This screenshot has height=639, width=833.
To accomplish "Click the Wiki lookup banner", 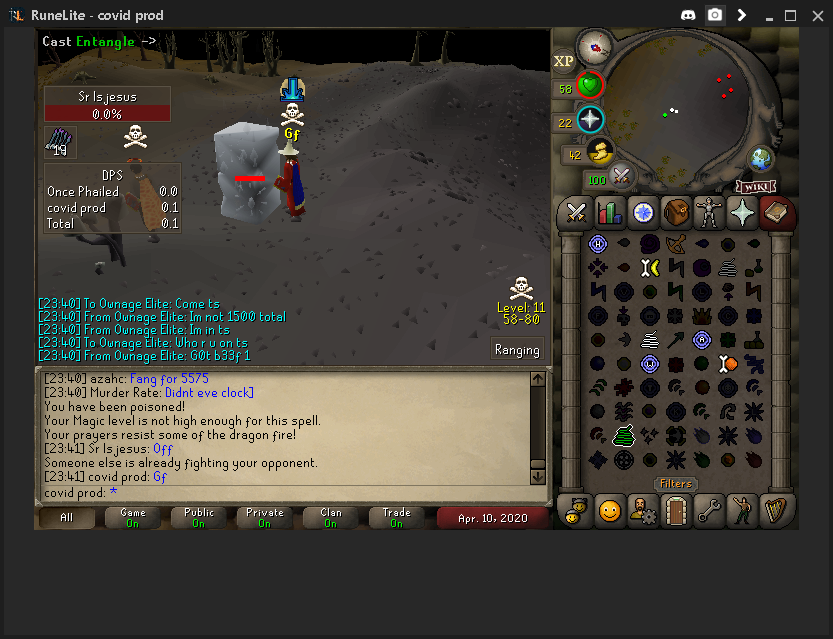I will click(756, 187).
